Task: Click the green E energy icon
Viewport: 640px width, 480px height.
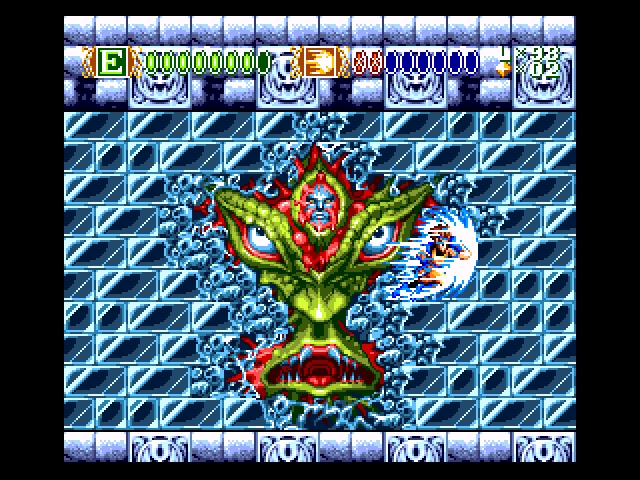Action: [113, 63]
